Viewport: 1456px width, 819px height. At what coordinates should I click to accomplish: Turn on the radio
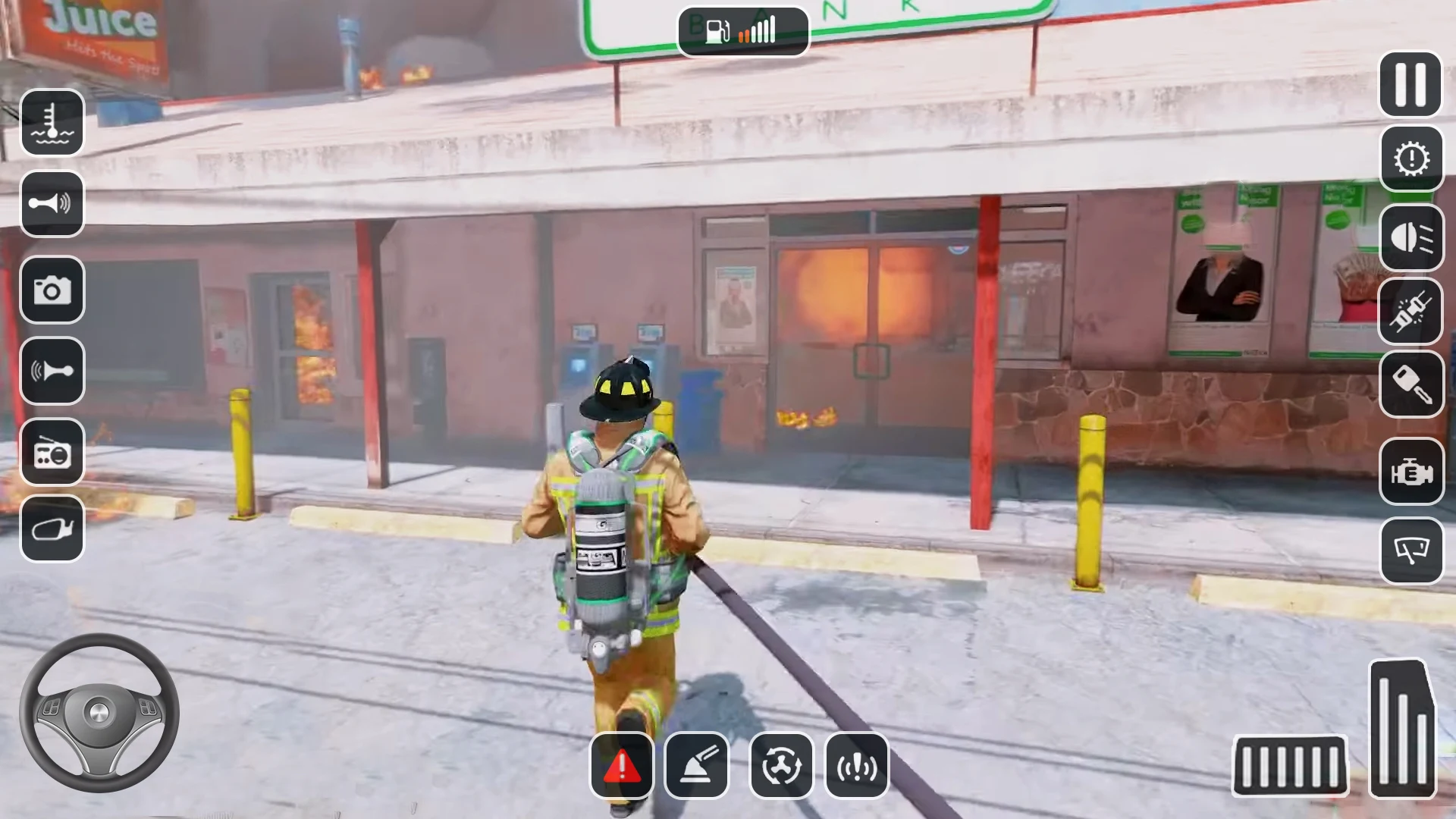[x=52, y=453]
